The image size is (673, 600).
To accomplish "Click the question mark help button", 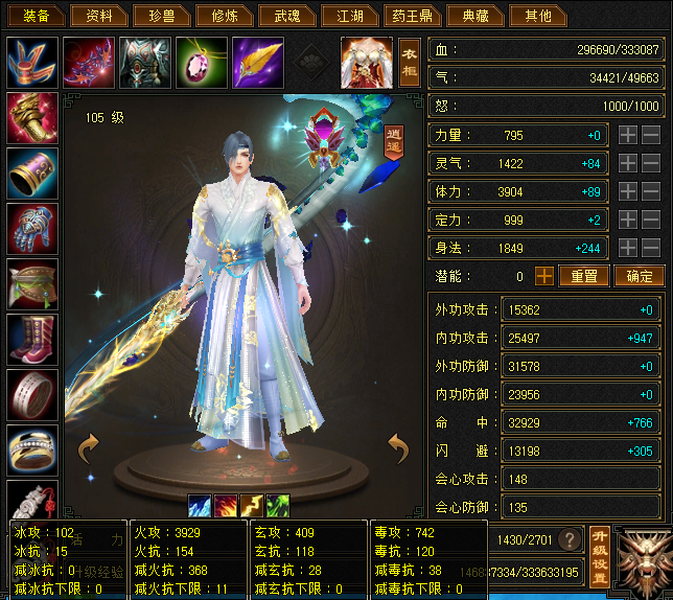I will pos(571,539).
